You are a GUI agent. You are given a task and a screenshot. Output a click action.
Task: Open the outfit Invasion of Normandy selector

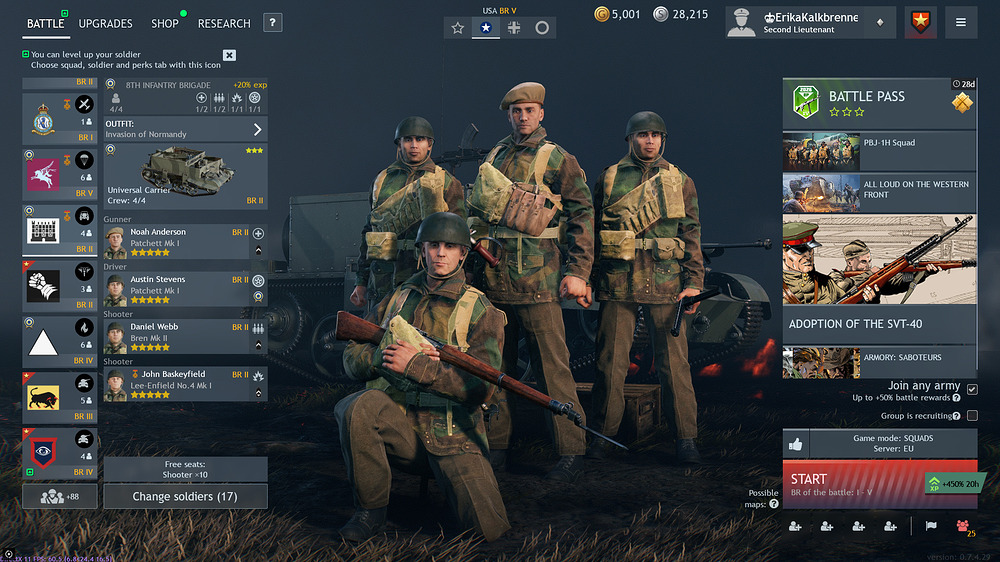pos(186,129)
